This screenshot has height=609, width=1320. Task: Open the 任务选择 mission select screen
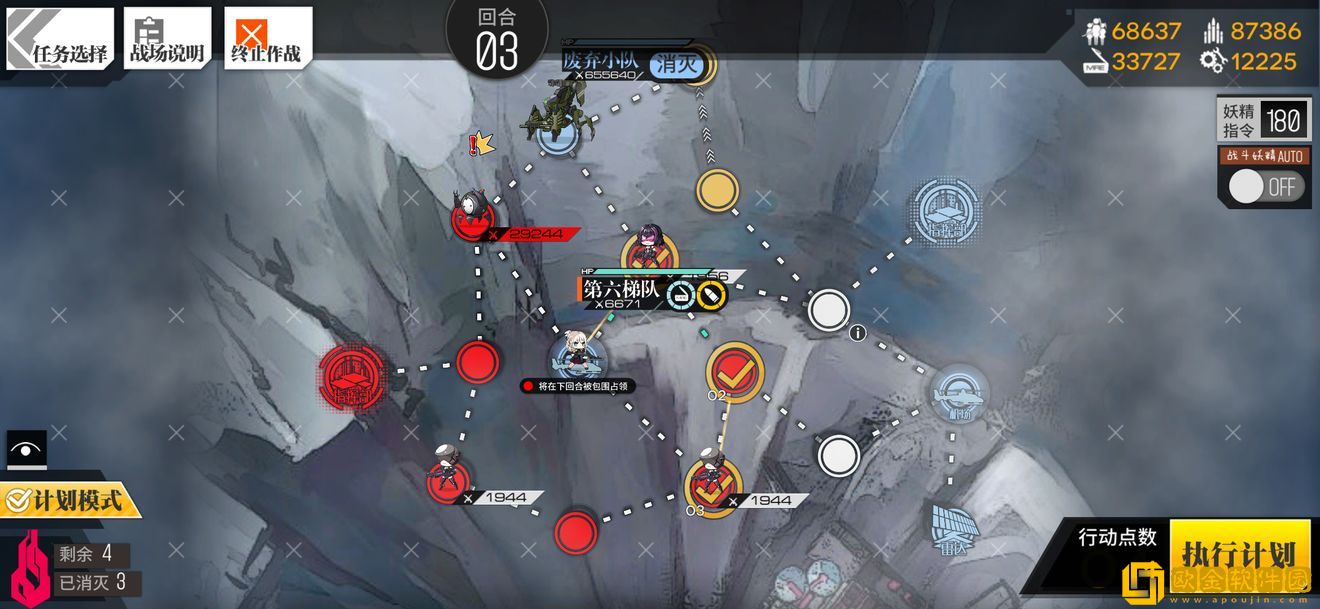coord(60,39)
